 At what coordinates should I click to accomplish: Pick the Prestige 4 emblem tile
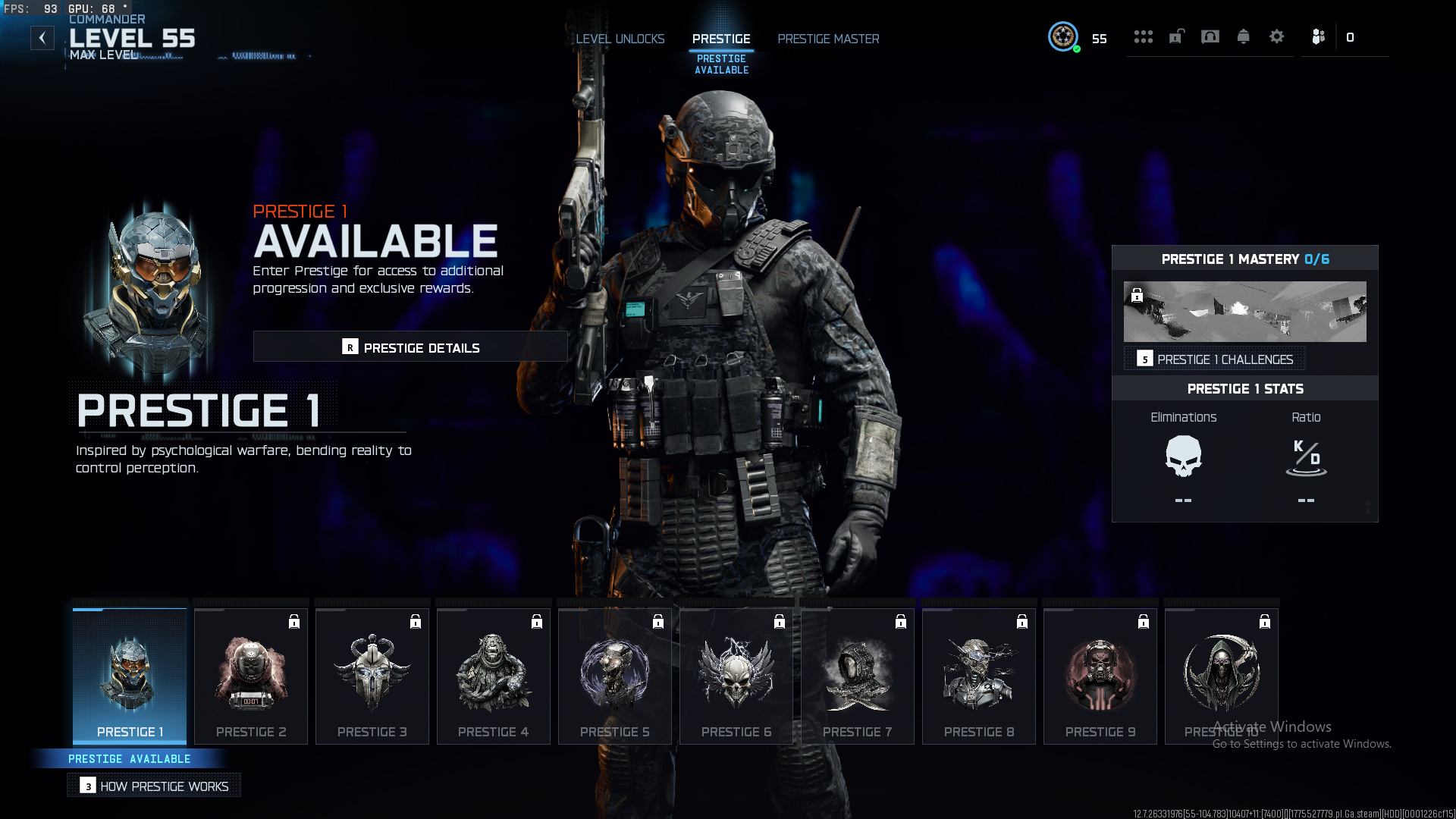[x=494, y=676]
